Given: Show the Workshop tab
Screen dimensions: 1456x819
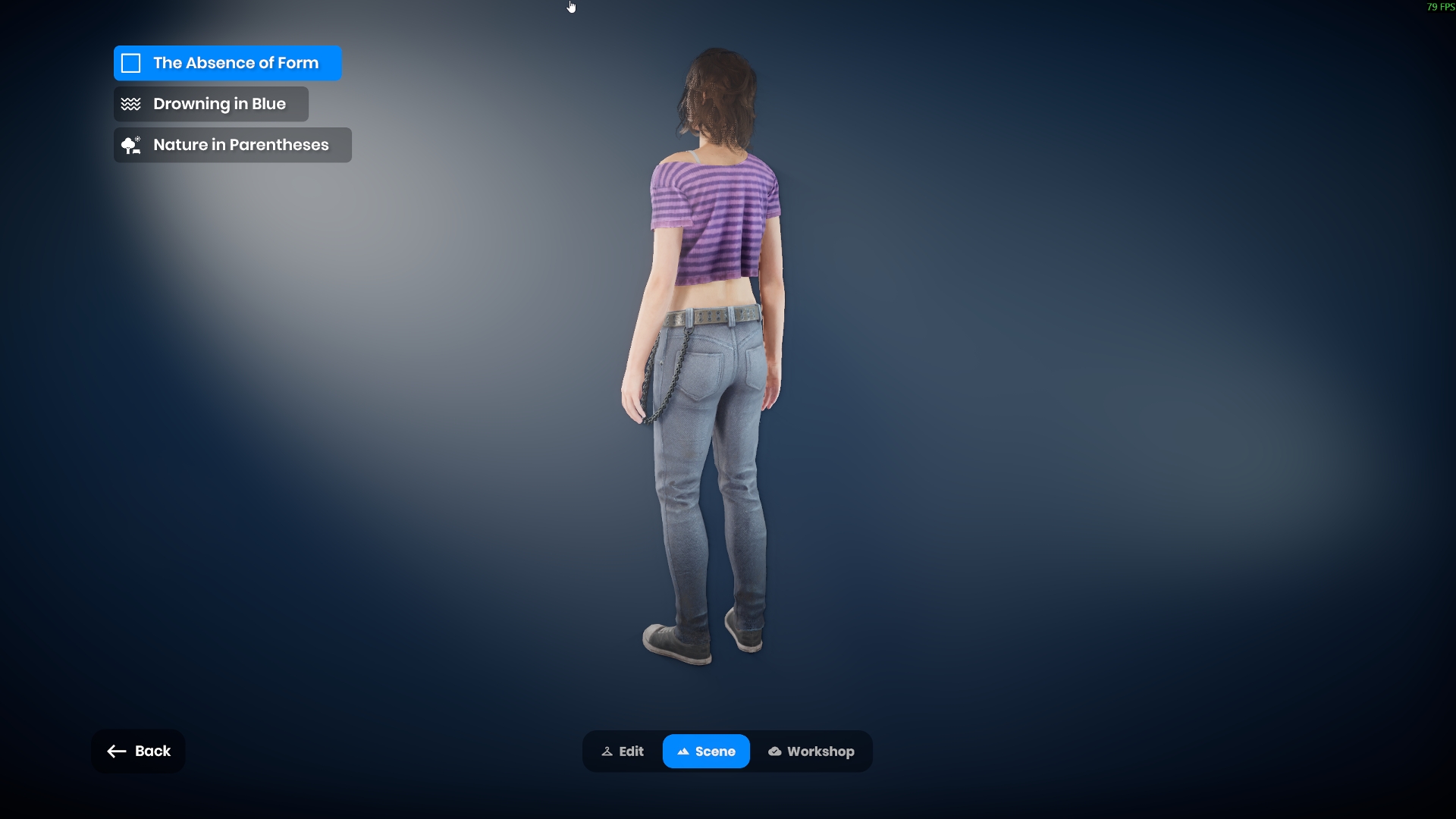Looking at the screenshot, I should 811,752.
